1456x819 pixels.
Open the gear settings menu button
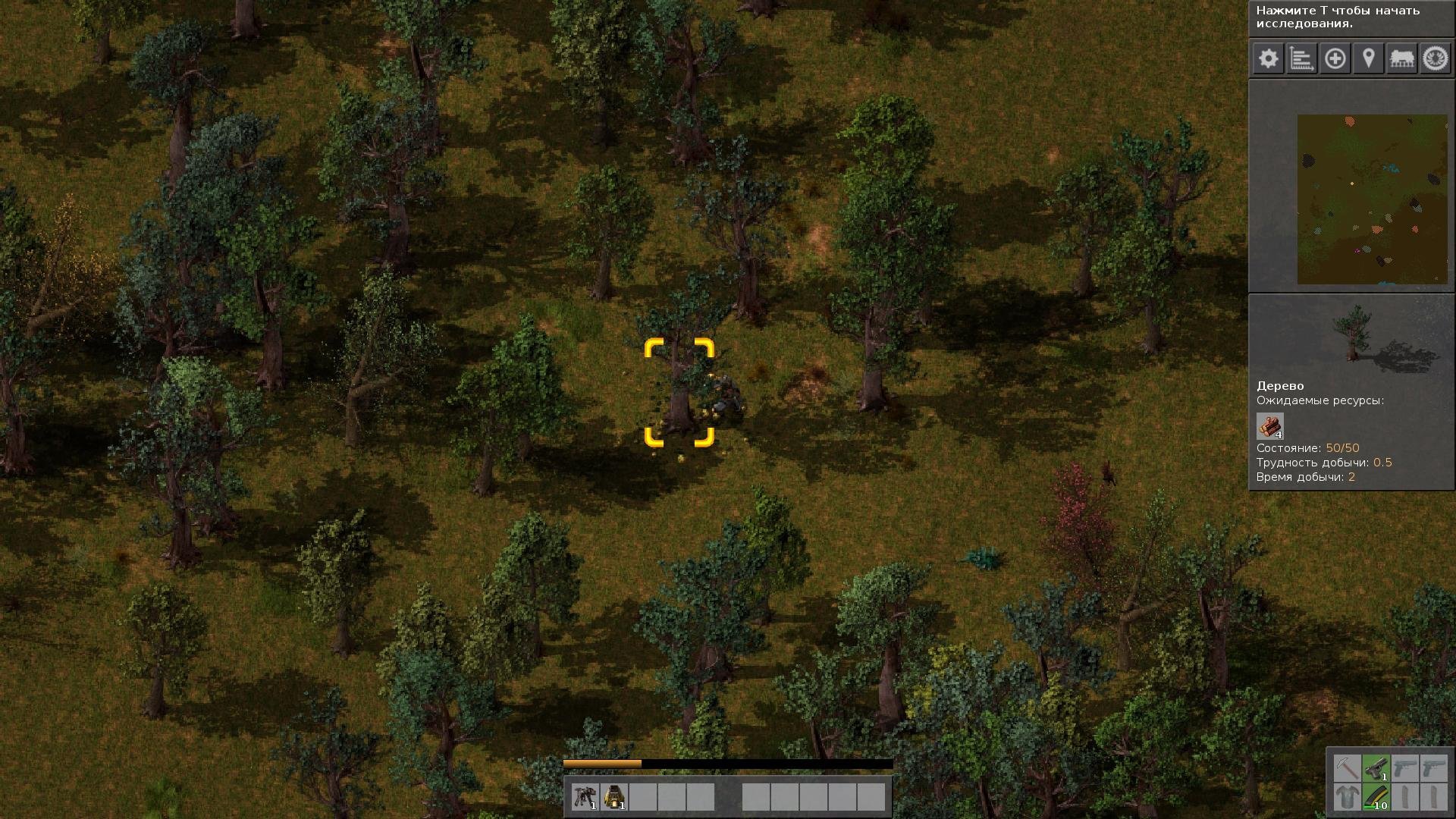(x=1268, y=58)
